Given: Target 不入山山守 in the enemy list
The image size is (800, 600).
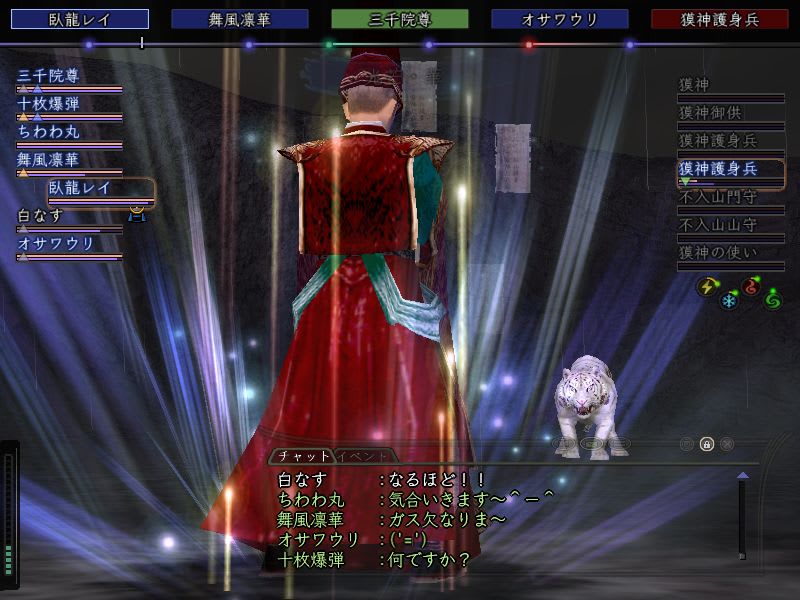Looking at the screenshot, I should click(x=718, y=225).
